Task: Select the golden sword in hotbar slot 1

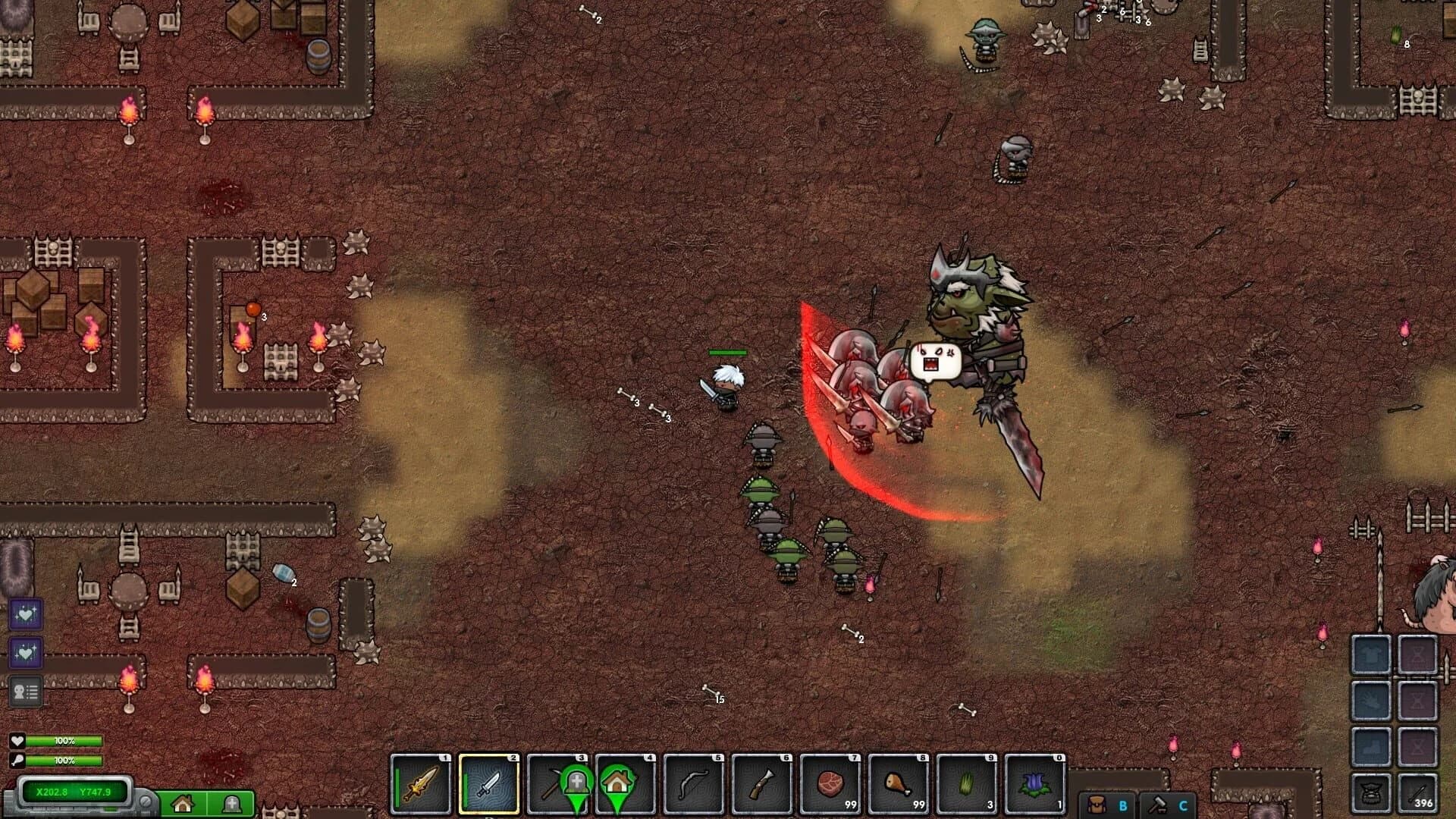Action: (x=419, y=786)
